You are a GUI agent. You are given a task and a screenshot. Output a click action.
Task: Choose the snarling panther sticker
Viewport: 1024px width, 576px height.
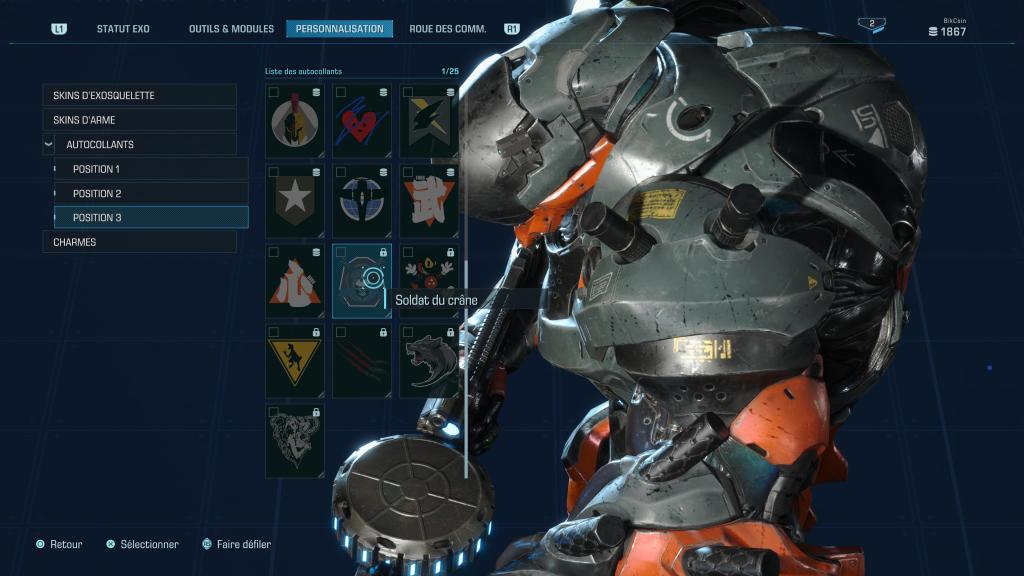[x=429, y=361]
